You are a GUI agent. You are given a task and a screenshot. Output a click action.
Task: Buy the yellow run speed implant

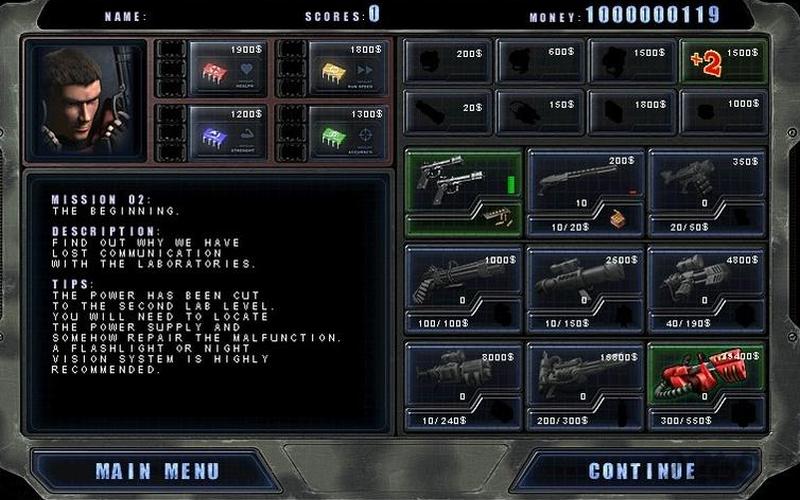(x=340, y=70)
